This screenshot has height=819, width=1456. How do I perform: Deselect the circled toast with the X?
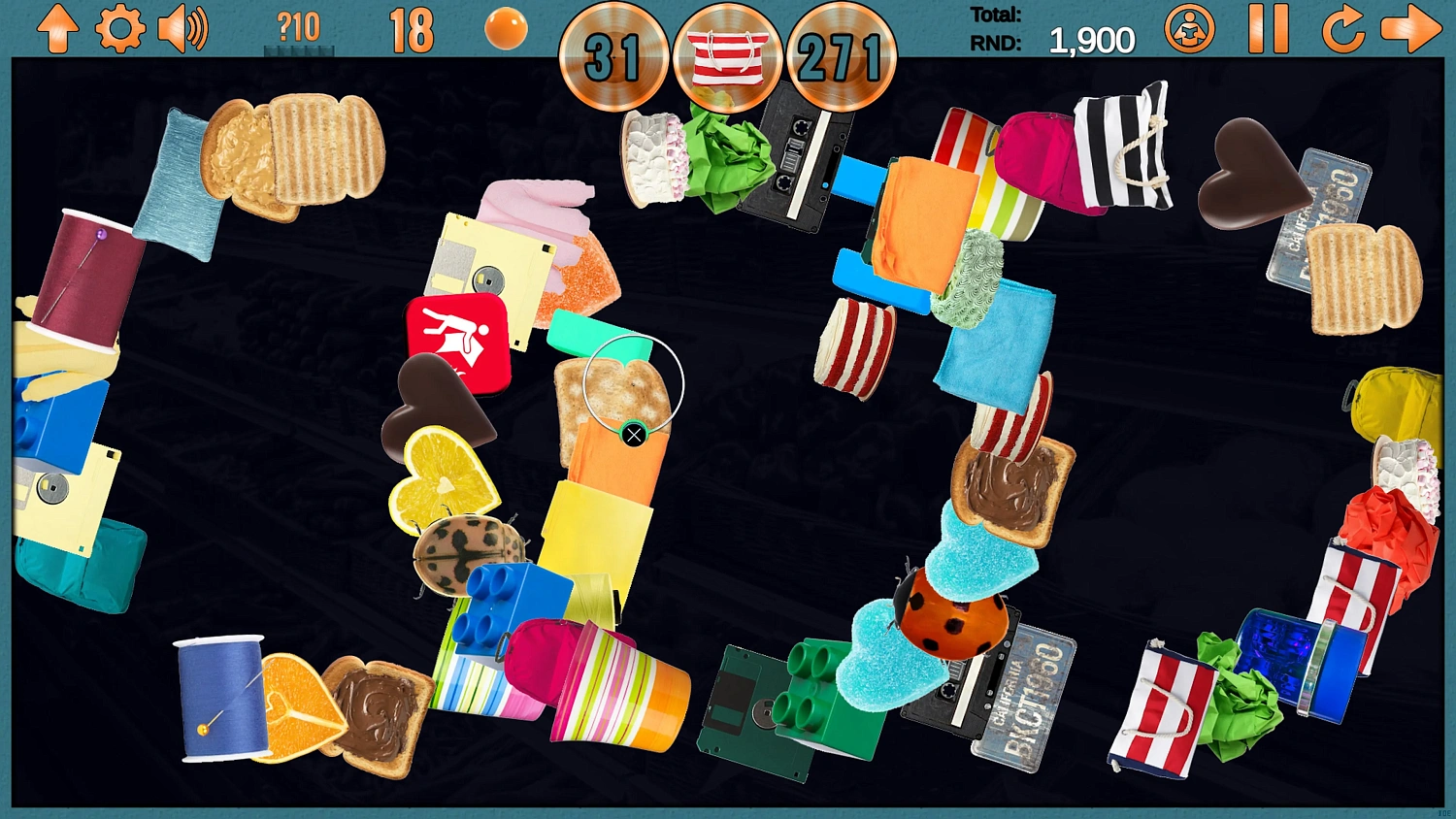(x=634, y=434)
